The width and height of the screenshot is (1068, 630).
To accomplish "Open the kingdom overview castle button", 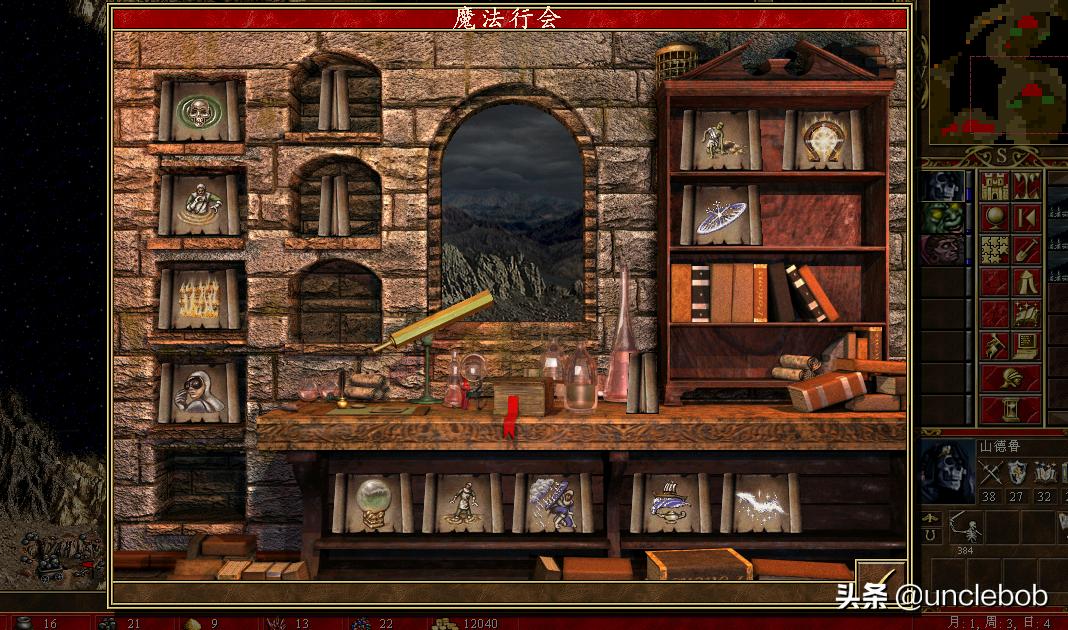I will tap(996, 186).
